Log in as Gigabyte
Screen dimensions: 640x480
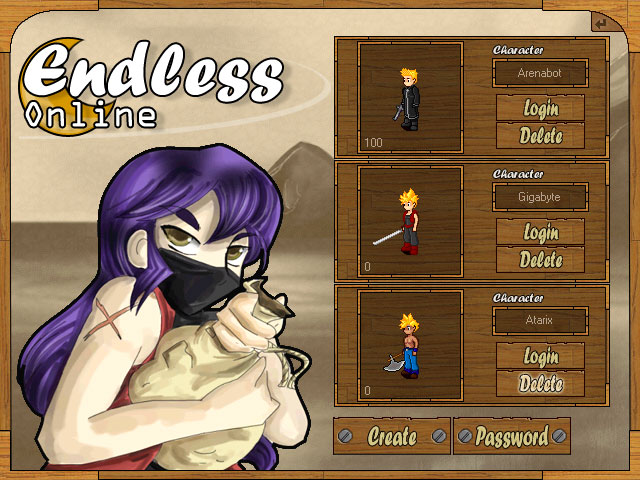point(541,232)
